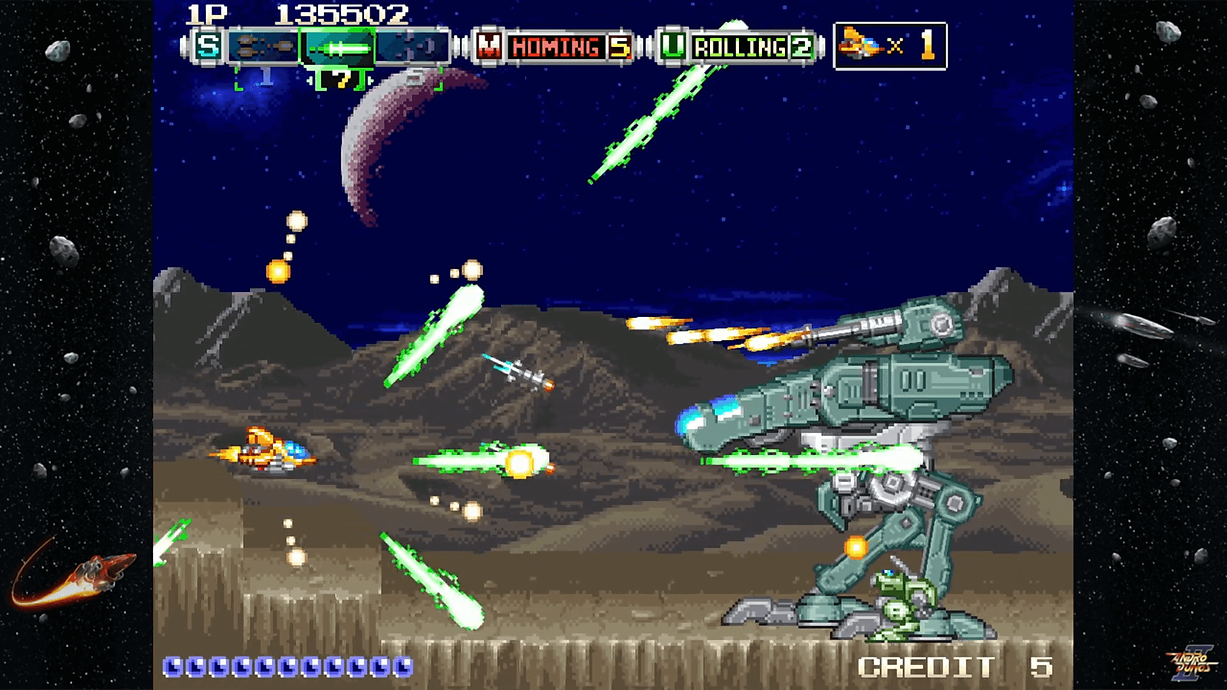Image resolution: width=1227 pixels, height=690 pixels.
Task: Select the dimmed third shot weapon slot
Action: [411, 47]
